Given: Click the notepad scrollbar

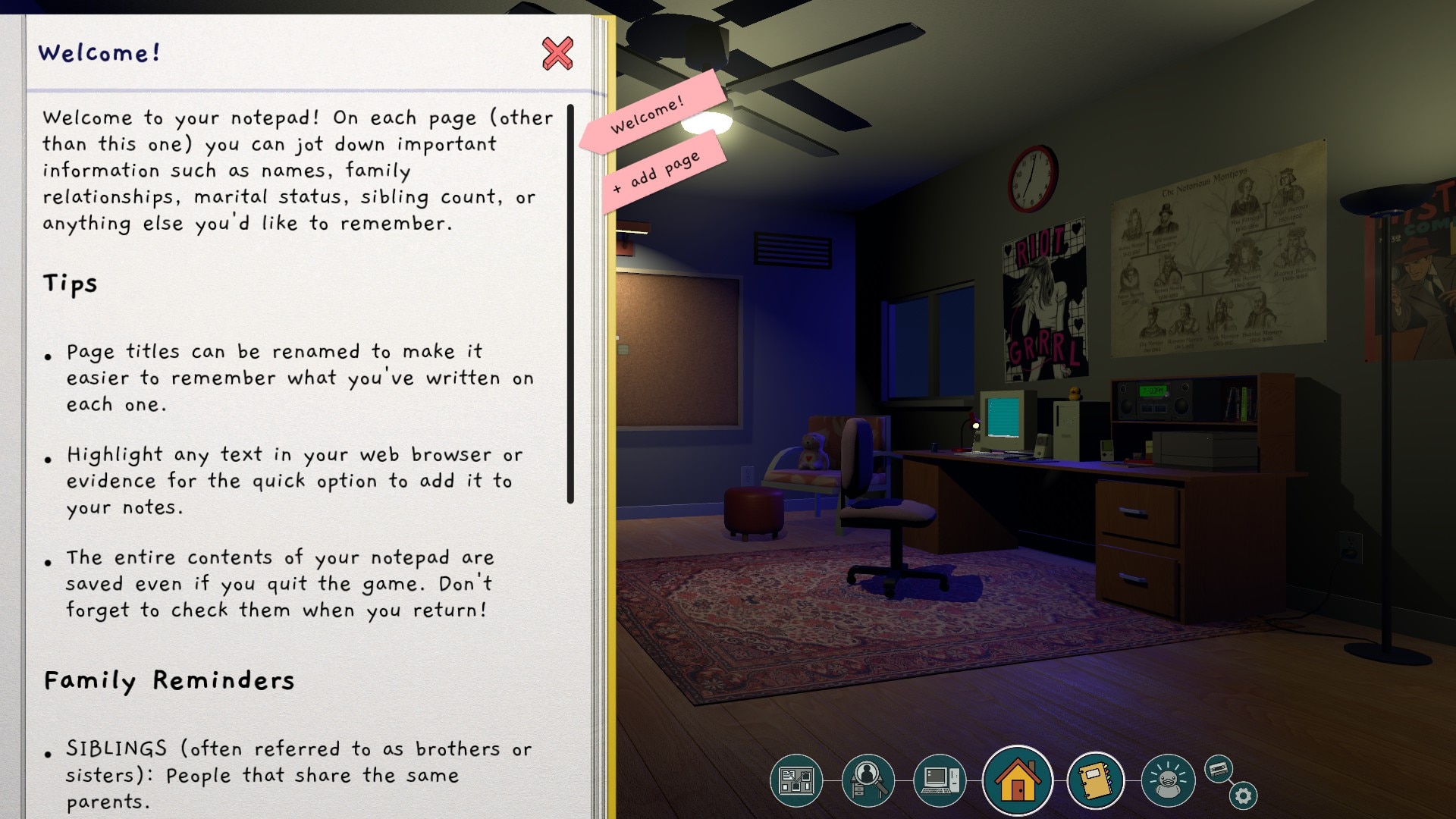Looking at the screenshot, I should pos(570,303).
